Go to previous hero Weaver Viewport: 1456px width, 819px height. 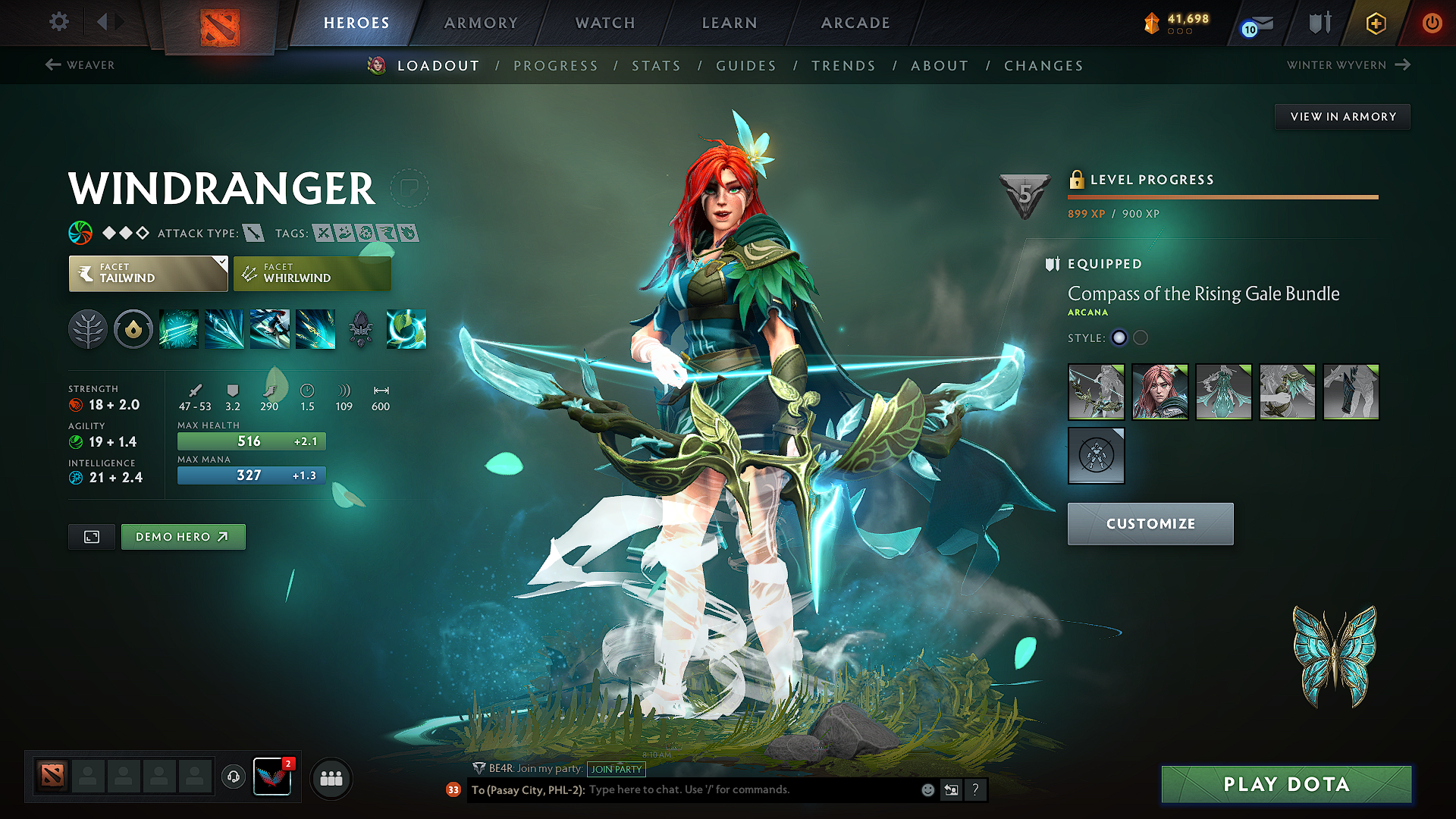(x=80, y=65)
